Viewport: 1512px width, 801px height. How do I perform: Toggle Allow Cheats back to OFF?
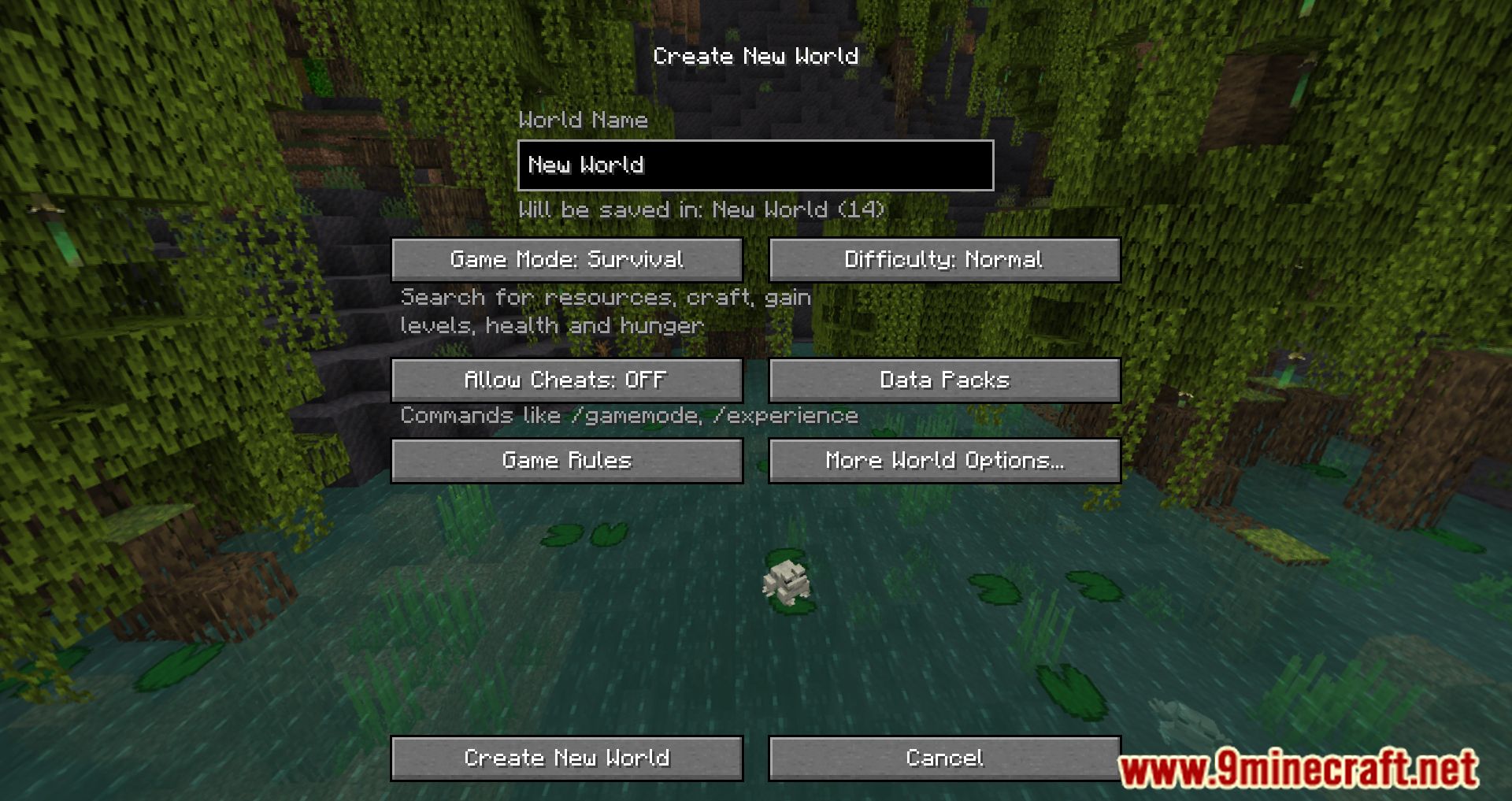coord(566,380)
